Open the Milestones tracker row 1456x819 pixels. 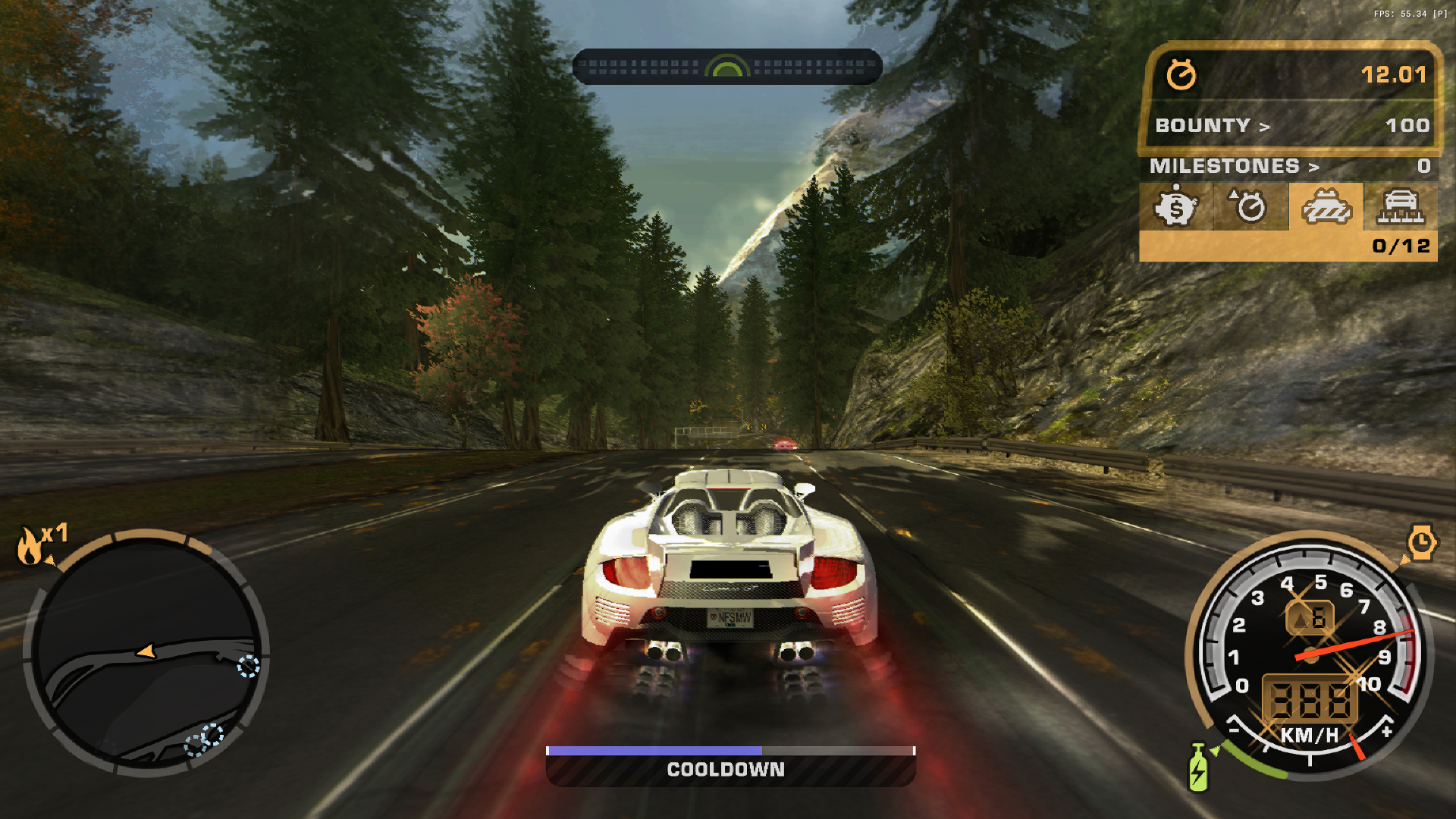pos(1288,166)
